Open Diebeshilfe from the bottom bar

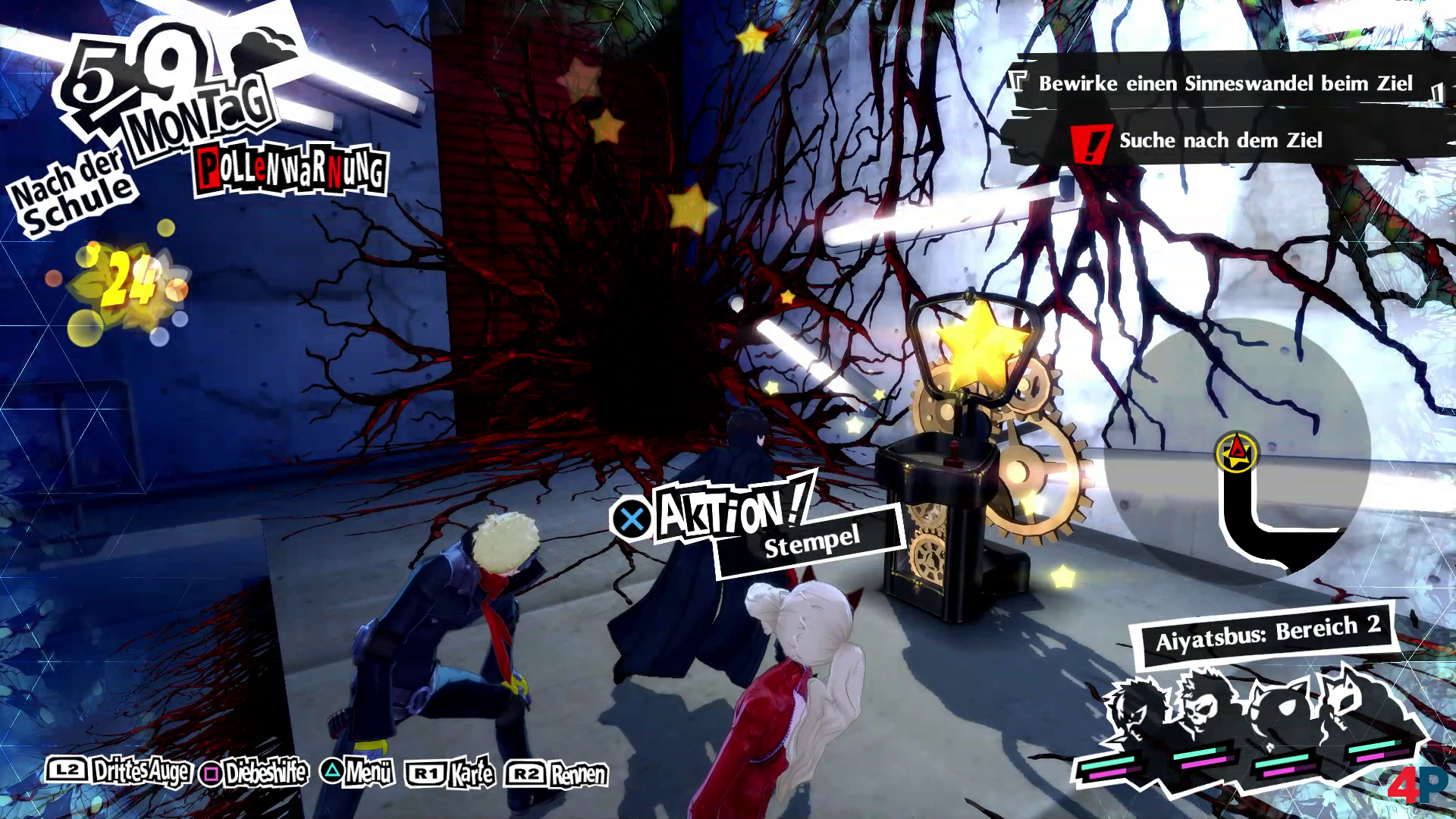coord(255,773)
